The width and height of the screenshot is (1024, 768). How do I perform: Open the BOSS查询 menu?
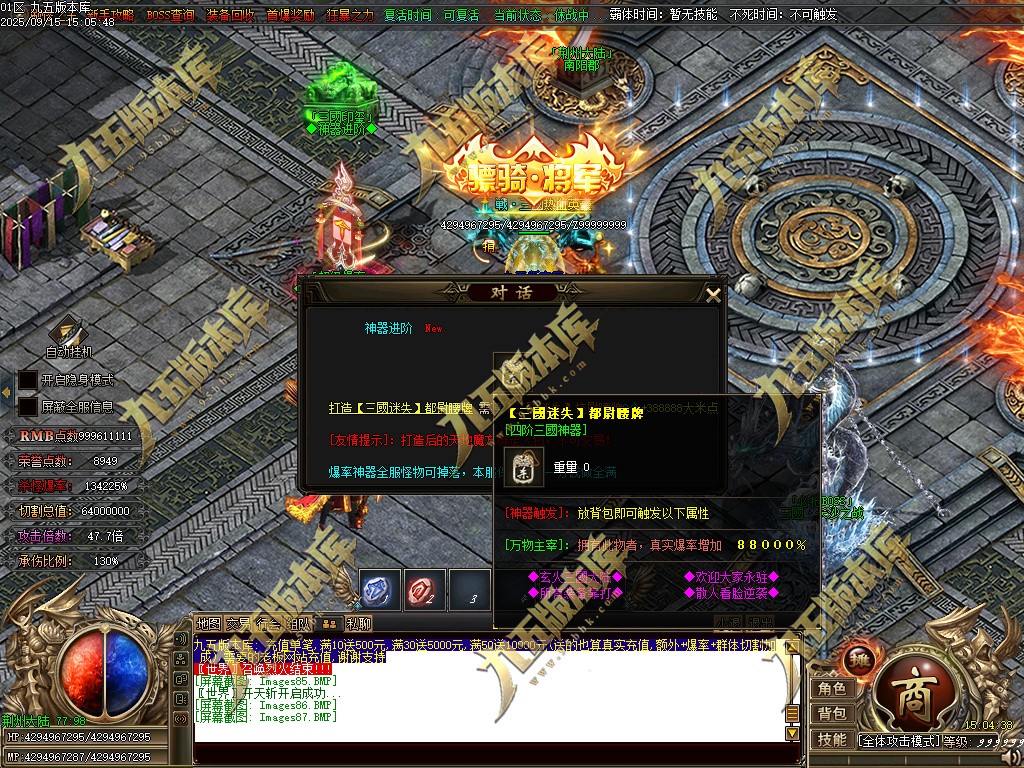point(171,15)
